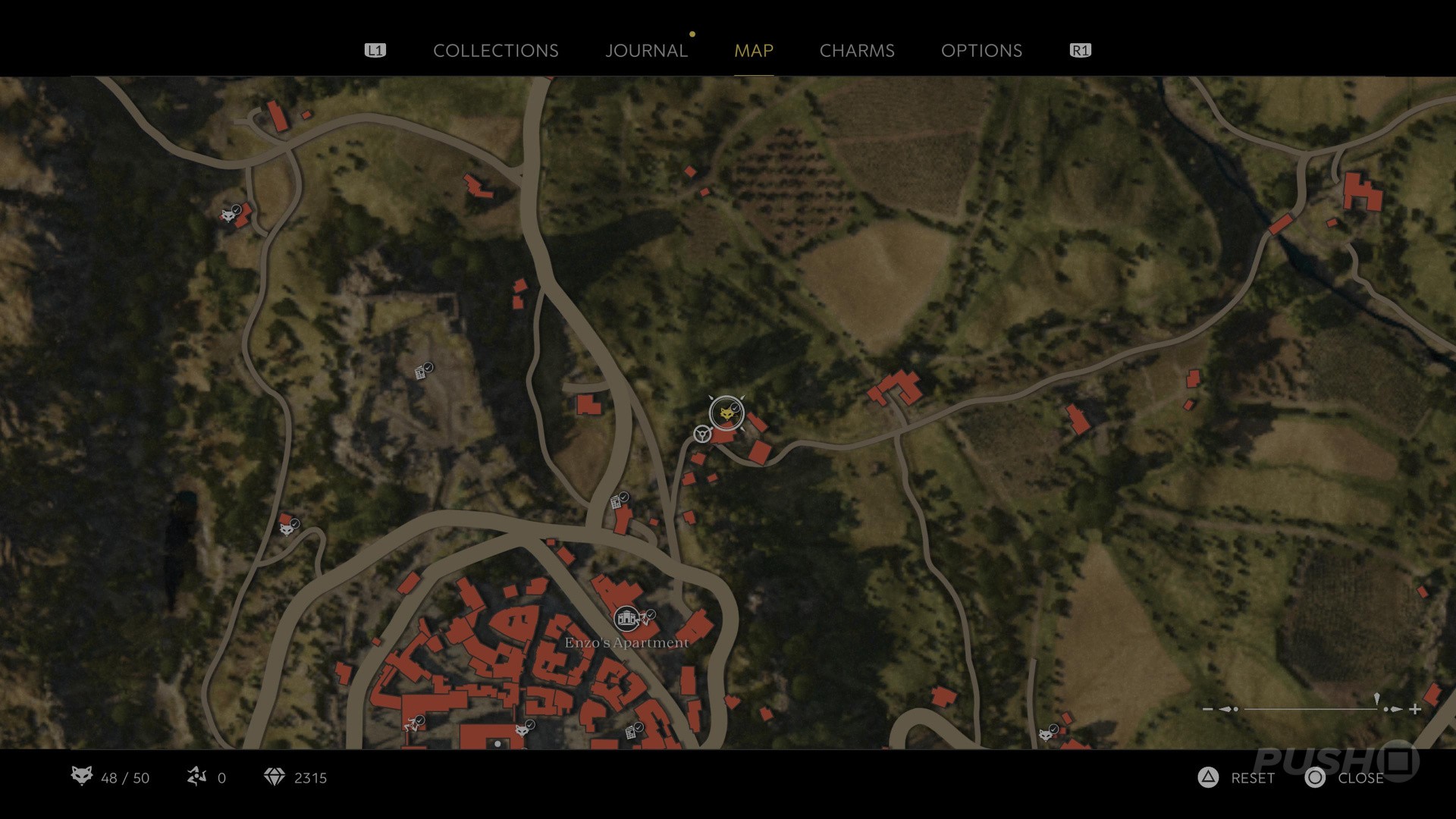The image size is (1456, 819).
Task: Select the highlighted gold fox map marker
Action: [x=726, y=413]
